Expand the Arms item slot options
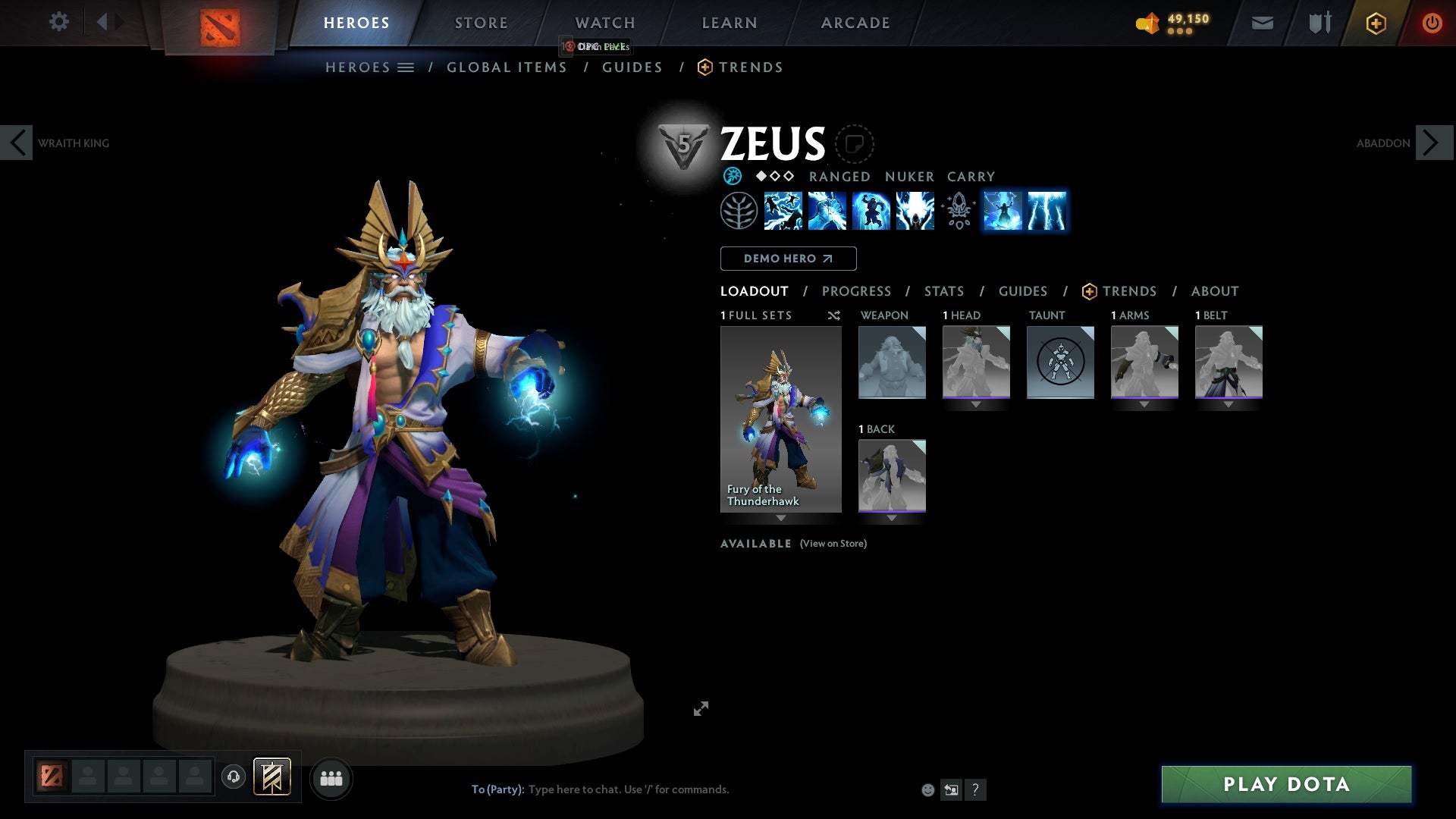 [x=1144, y=404]
